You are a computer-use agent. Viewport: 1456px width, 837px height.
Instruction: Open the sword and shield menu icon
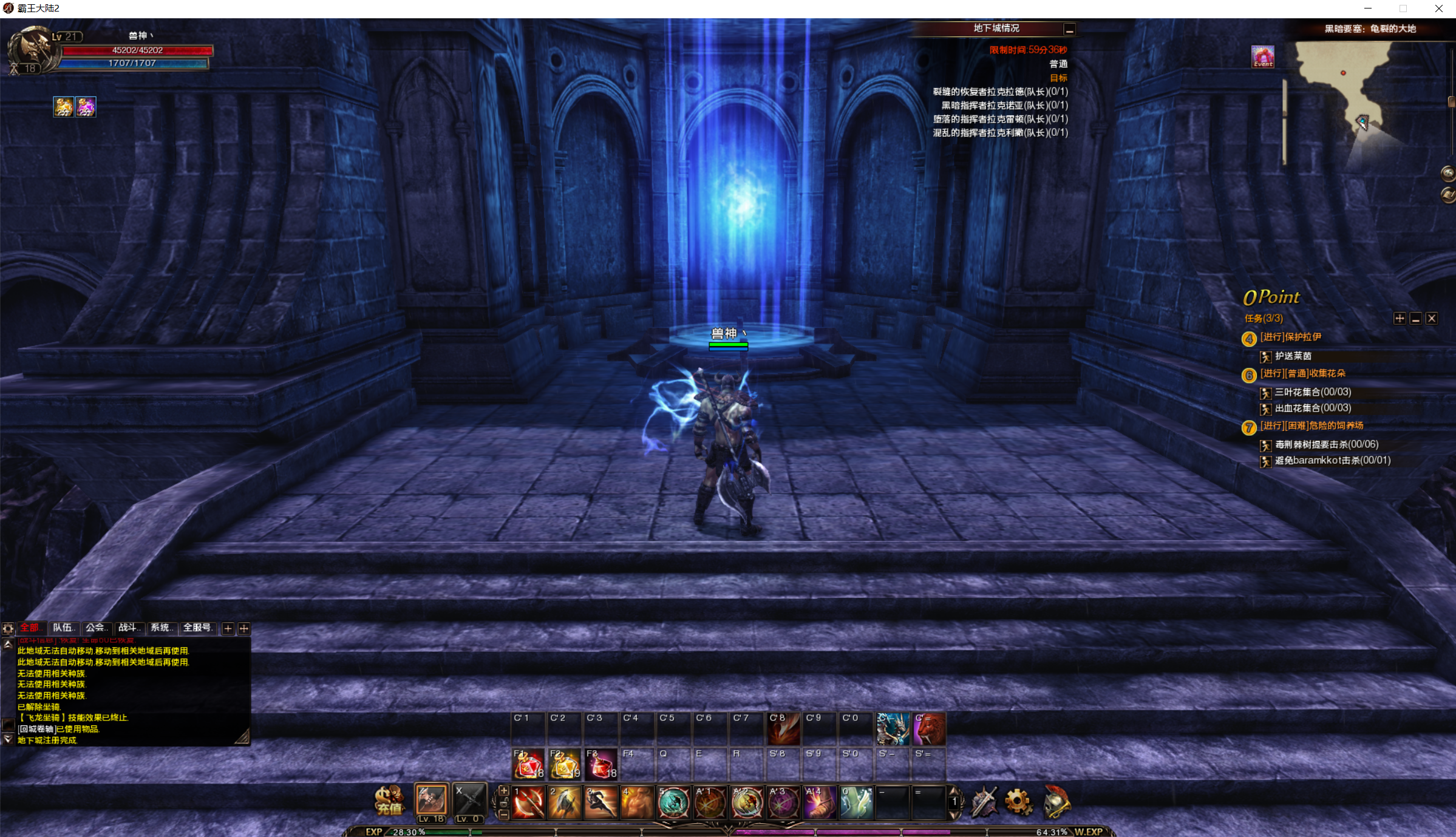[x=984, y=802]
